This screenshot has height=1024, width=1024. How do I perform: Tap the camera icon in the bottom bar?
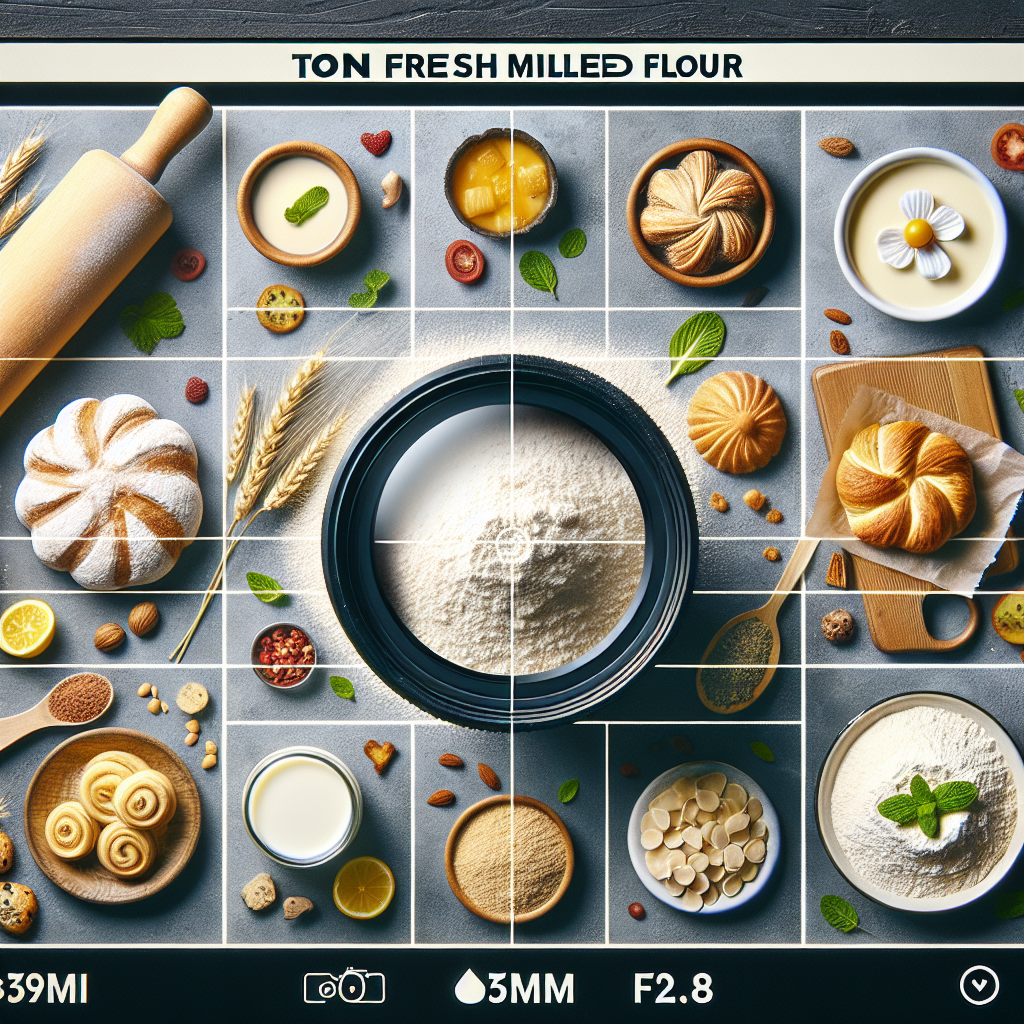344,987
